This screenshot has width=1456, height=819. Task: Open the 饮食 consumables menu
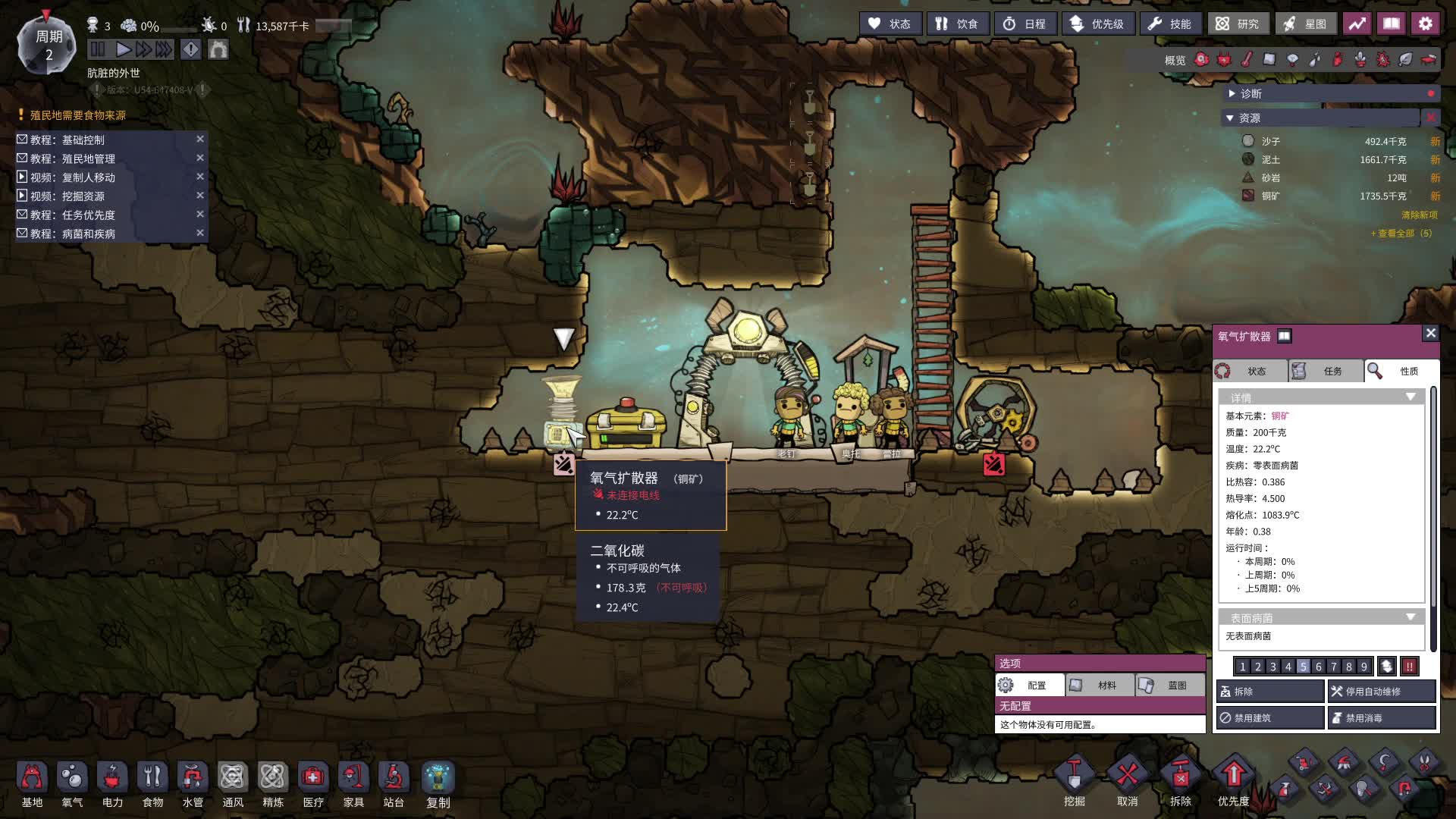point(957,24)
